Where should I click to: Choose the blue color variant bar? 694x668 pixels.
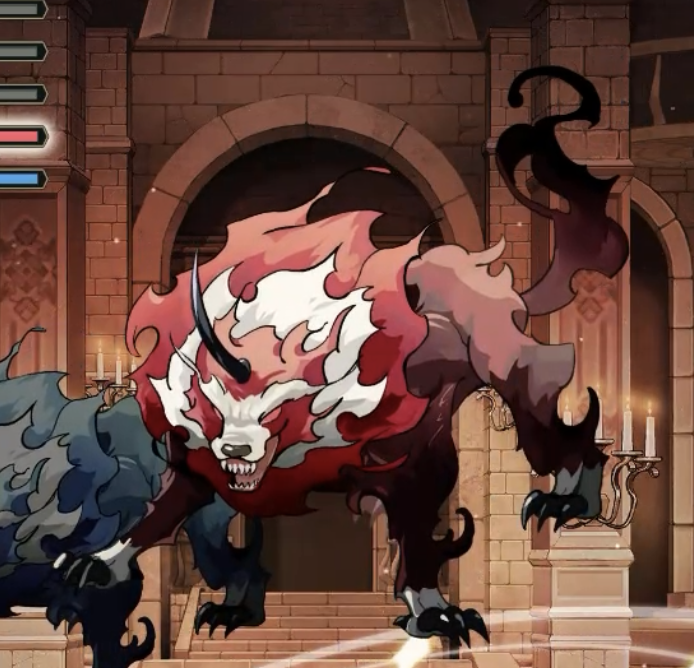[x=21, y=179]
